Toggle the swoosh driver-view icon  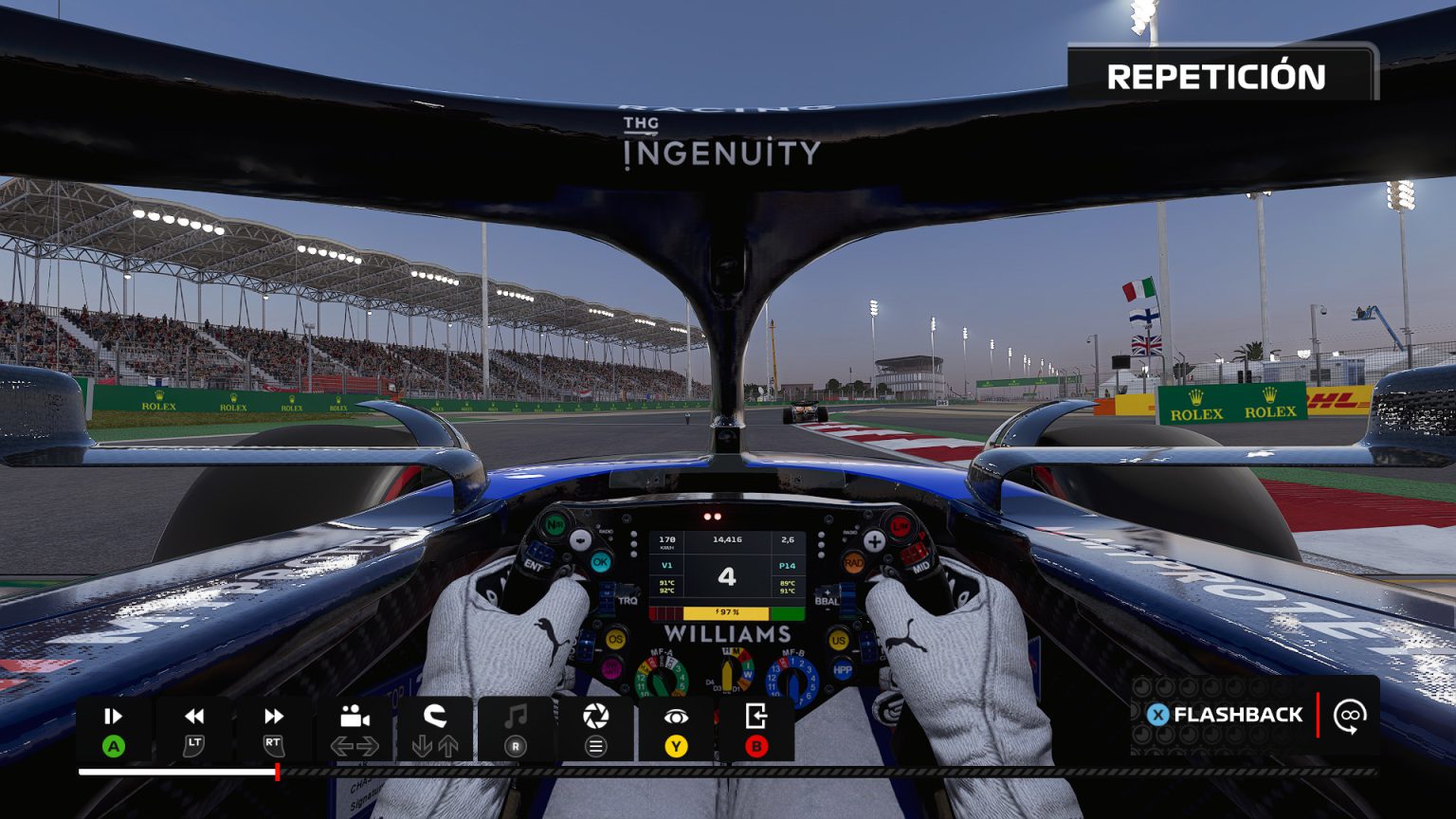tap(432, 717)
